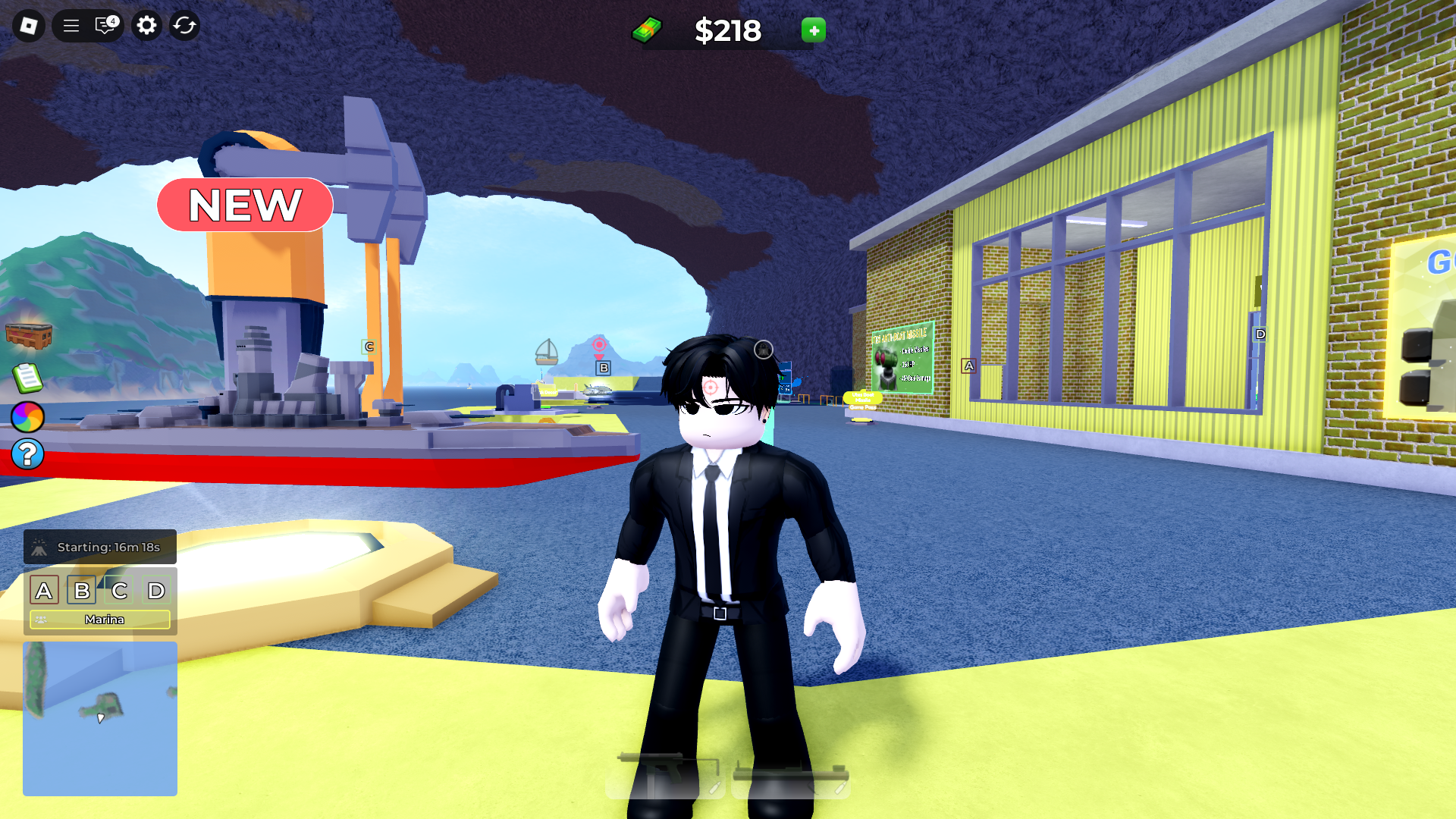
Task: Open the Roblox logo menu
Action: (28, 25)
